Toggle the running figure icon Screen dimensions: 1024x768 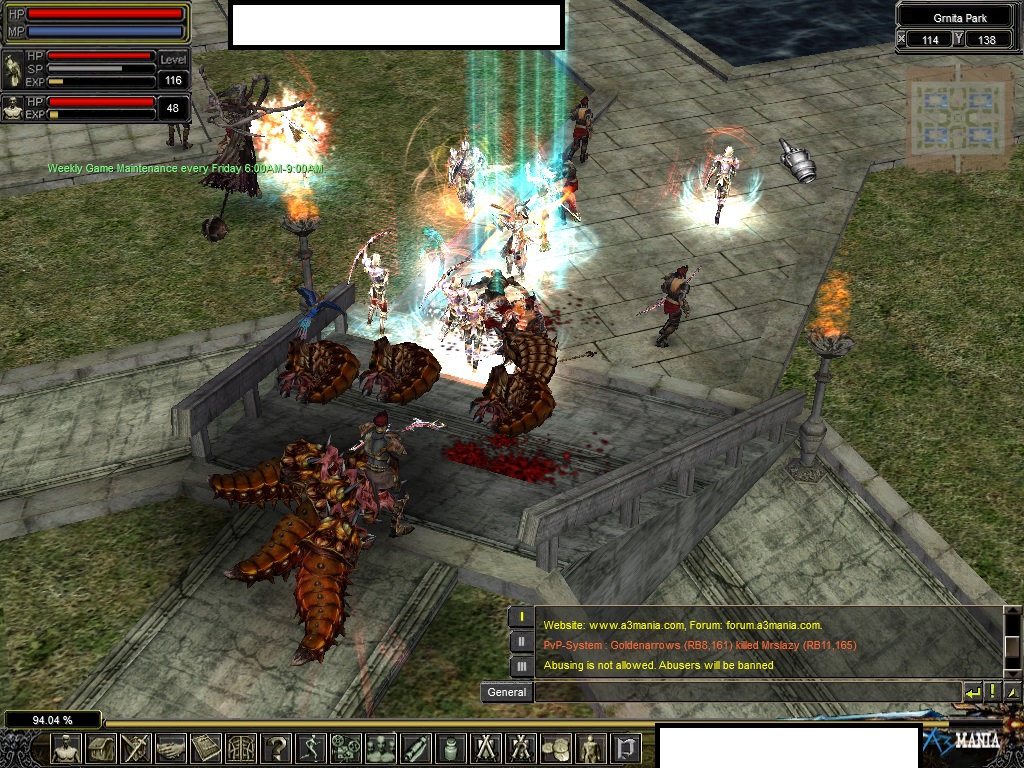point(311,748)
